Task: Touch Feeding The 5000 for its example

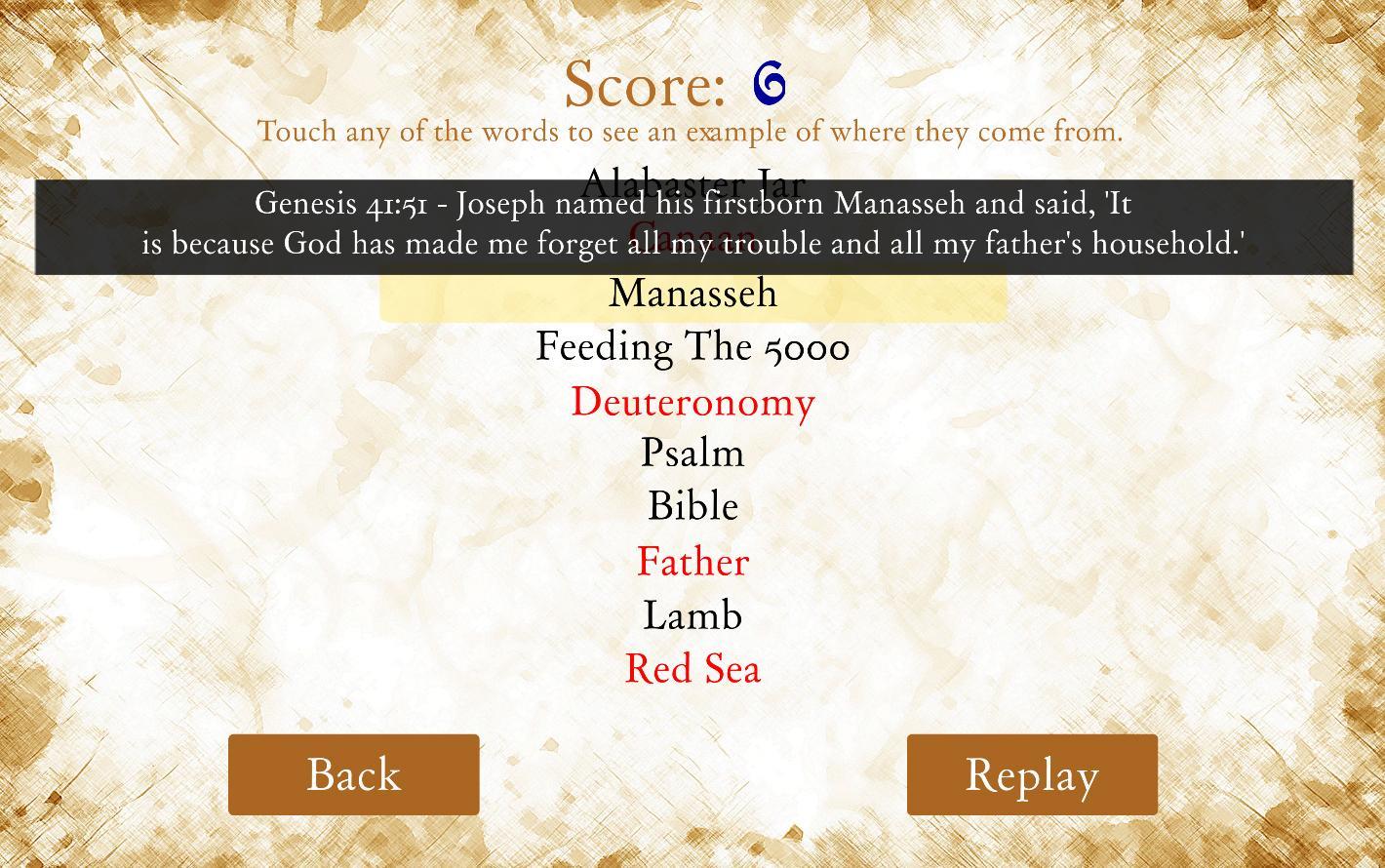Action: click(x=692, y=346)
